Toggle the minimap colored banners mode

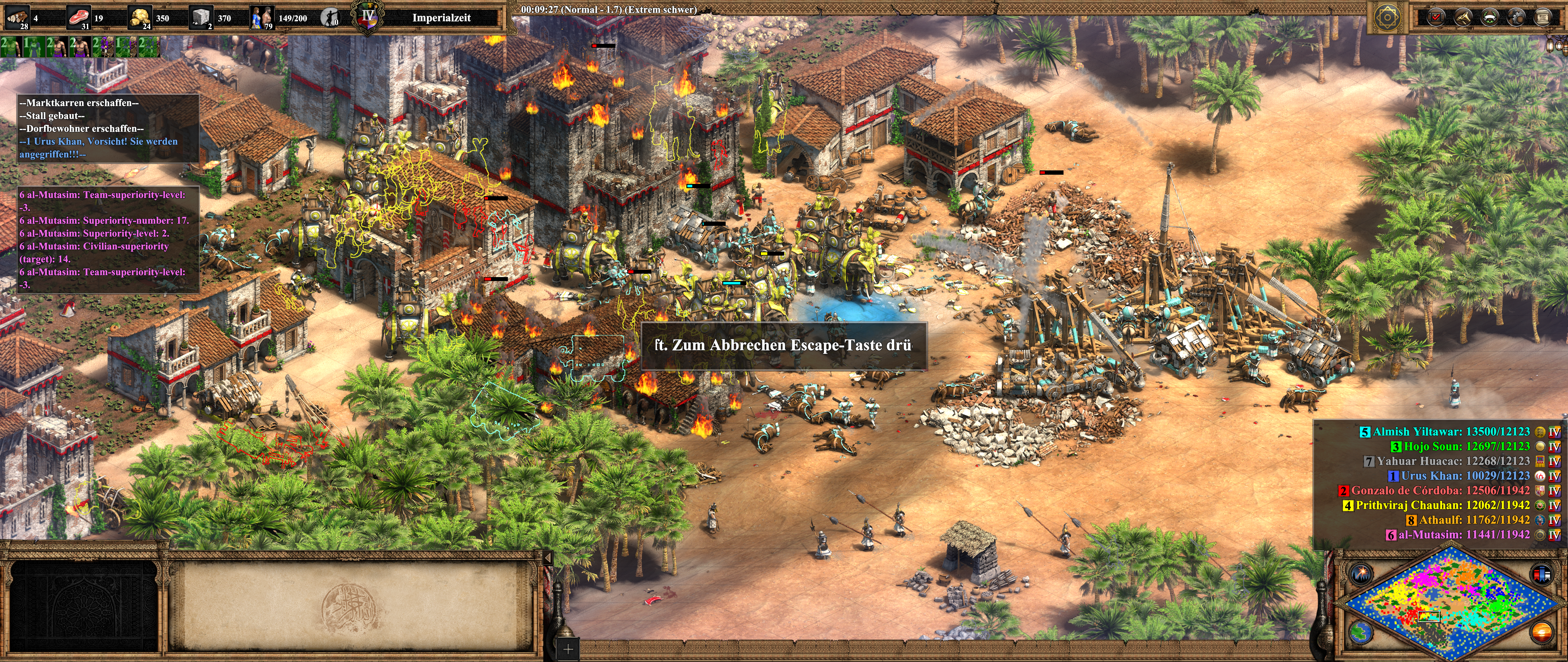tap(1541, 573)
